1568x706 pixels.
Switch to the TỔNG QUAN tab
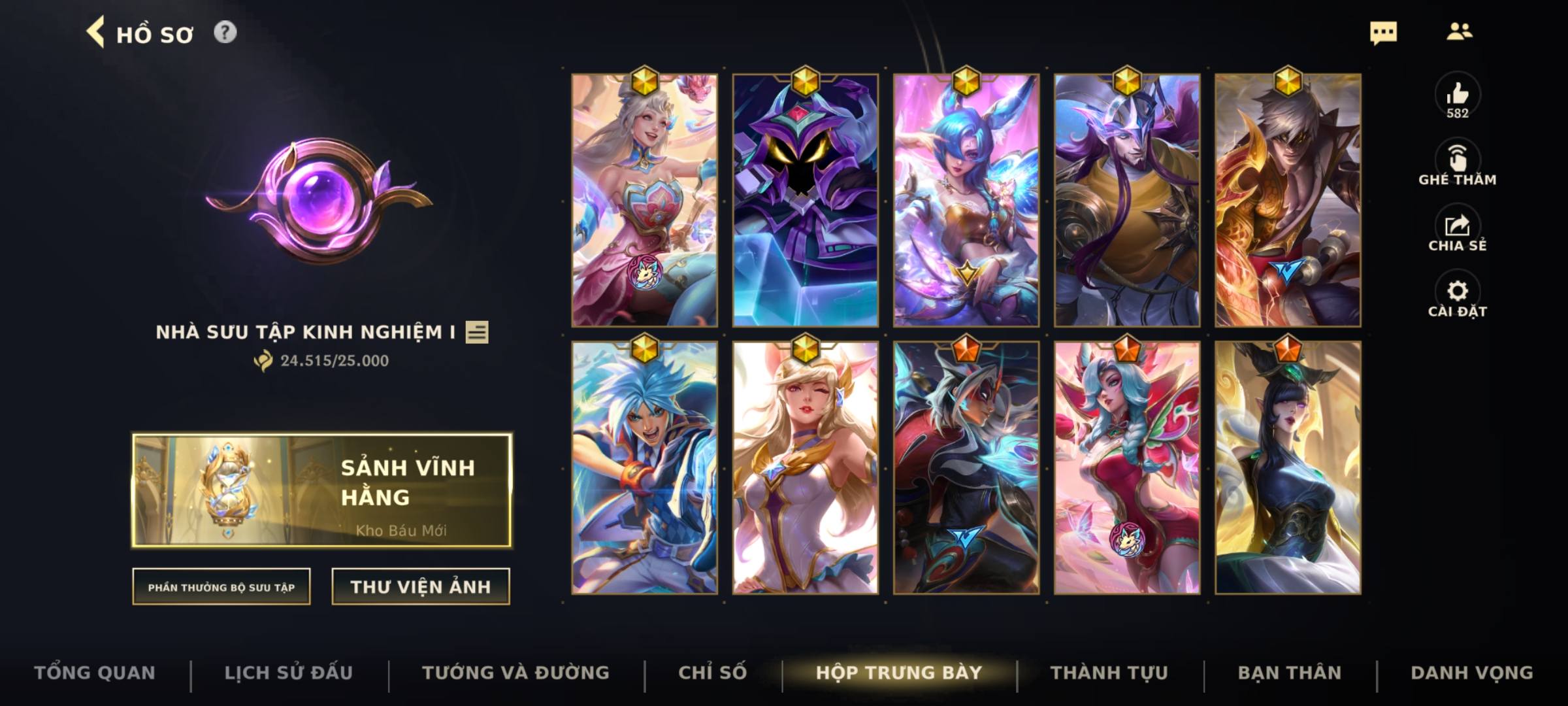[95, 672]
